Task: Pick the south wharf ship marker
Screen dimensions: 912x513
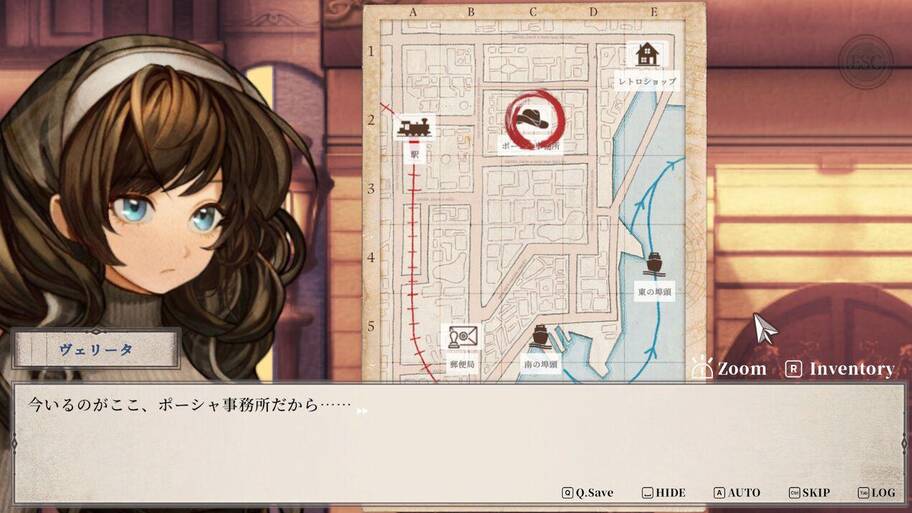Action: (x=540, y=337)
